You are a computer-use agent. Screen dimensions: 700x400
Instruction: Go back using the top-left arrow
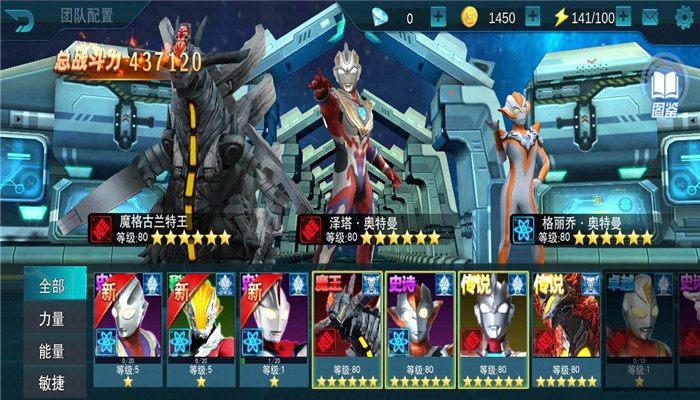22,17
